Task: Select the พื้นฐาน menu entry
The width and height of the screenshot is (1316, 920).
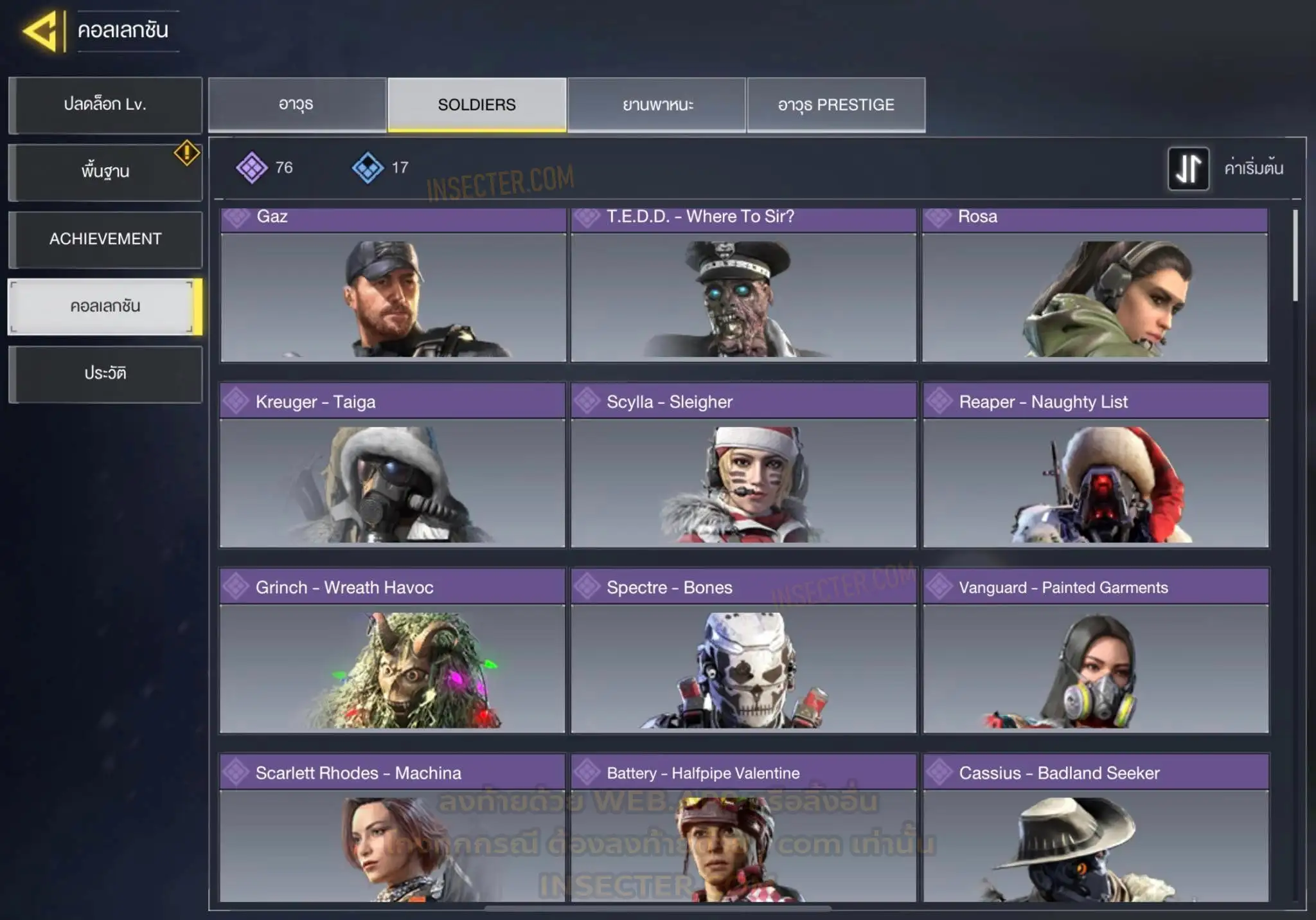Action: [105, 172]
